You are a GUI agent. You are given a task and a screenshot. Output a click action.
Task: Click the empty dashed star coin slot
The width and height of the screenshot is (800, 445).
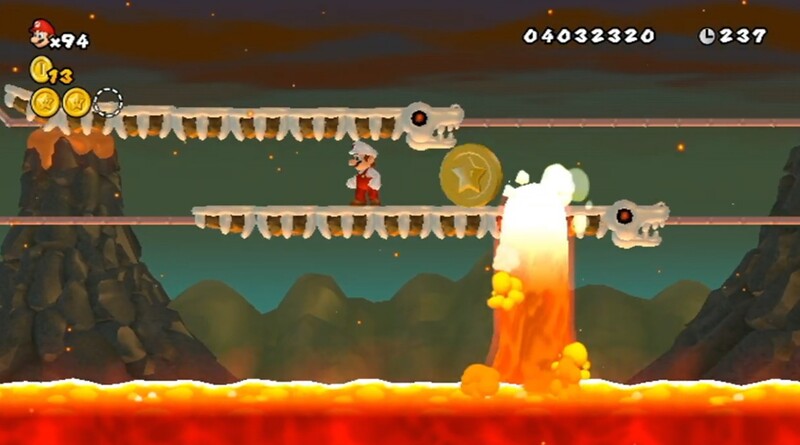point(107,101)
